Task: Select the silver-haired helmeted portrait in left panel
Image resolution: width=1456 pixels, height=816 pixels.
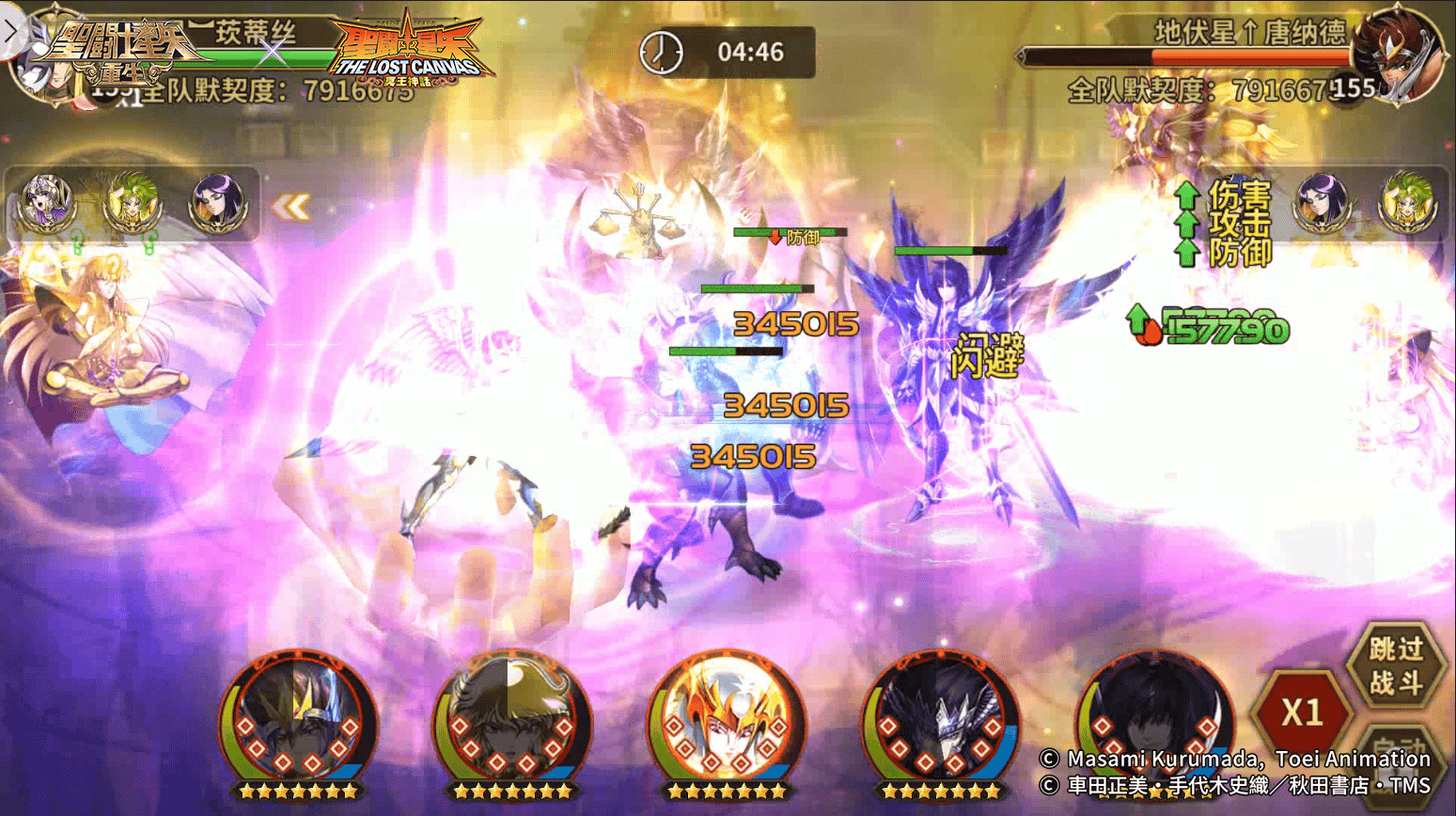Action: 47,201
